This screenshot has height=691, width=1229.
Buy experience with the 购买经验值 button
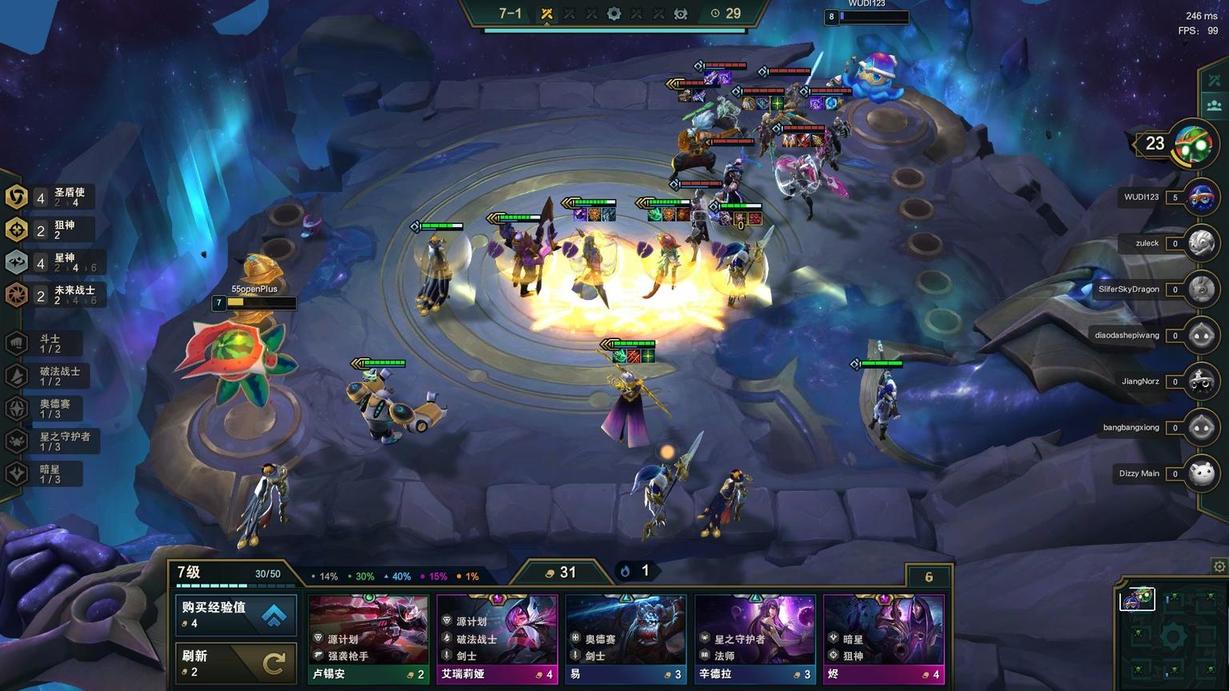[236, 615]
